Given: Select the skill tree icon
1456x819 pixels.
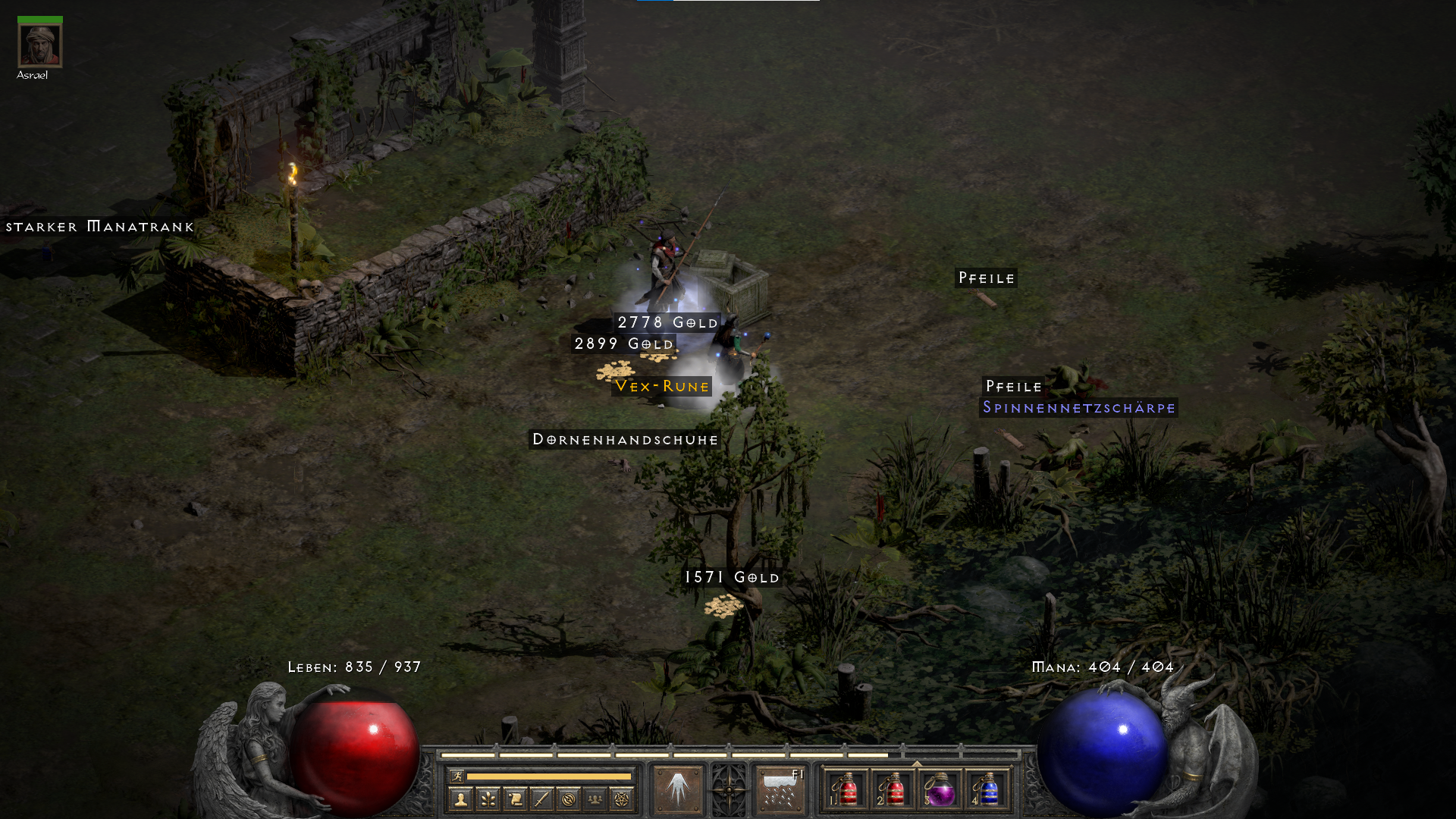Looking at the screenshot, I should point(488,798).
